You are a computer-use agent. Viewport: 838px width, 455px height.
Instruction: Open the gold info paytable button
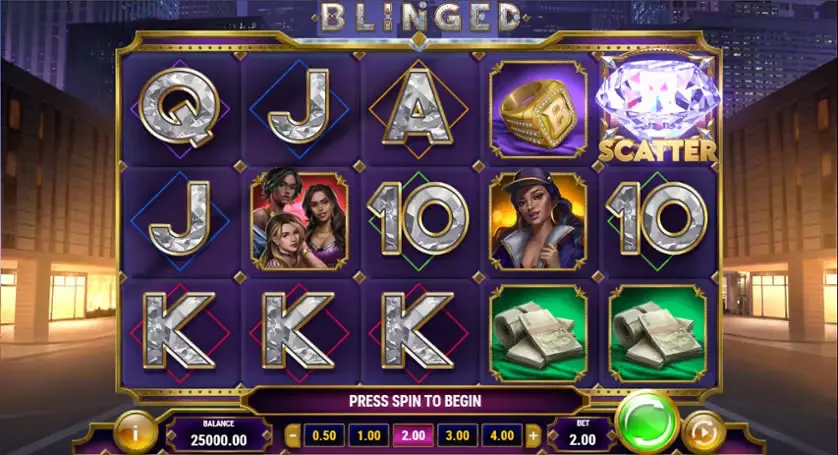134,433
